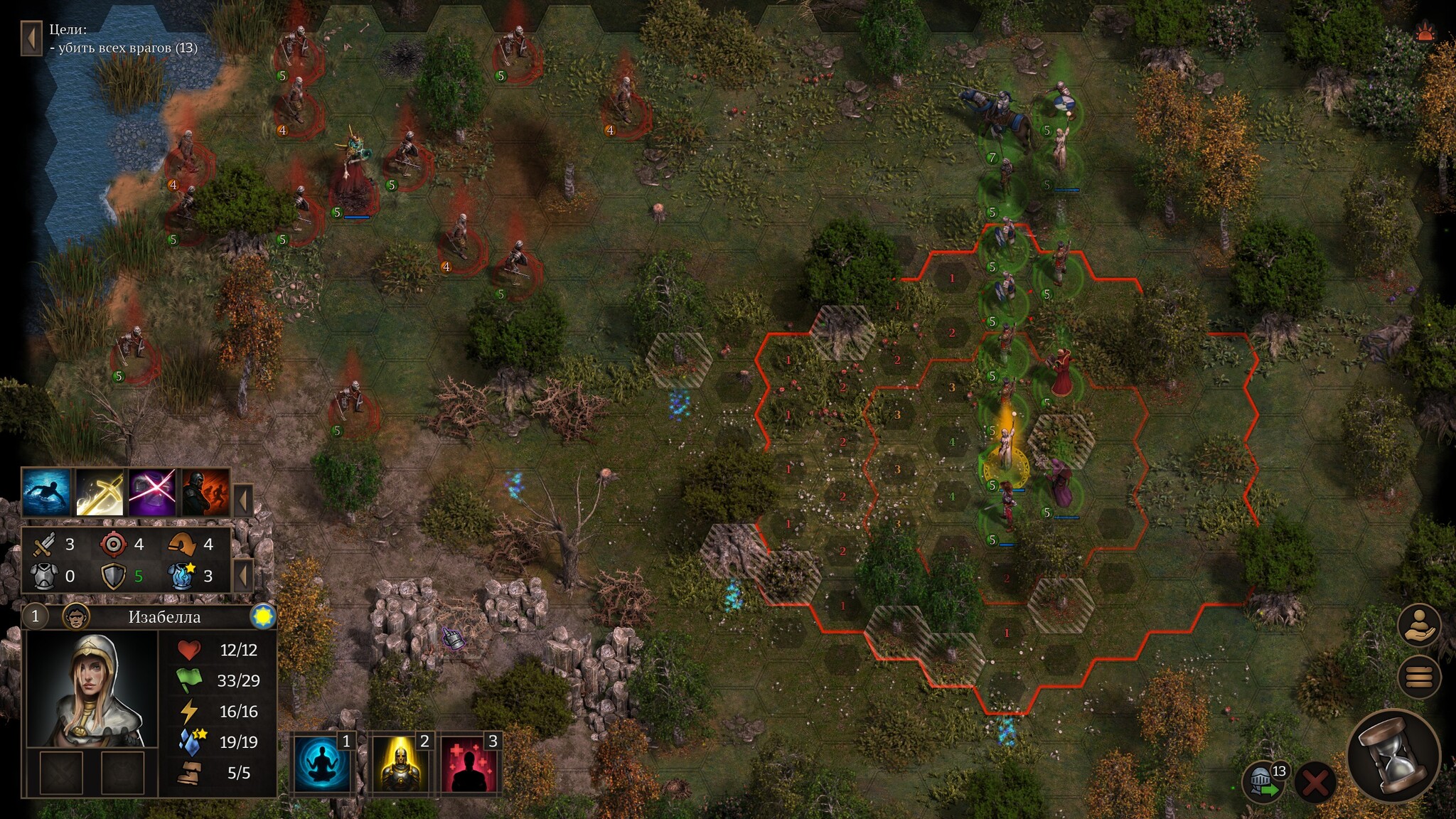Image resolution: width=1456 pixels, height=819 pixels.
Task: Collapse the traits row arrow
Action: [243, 500]
